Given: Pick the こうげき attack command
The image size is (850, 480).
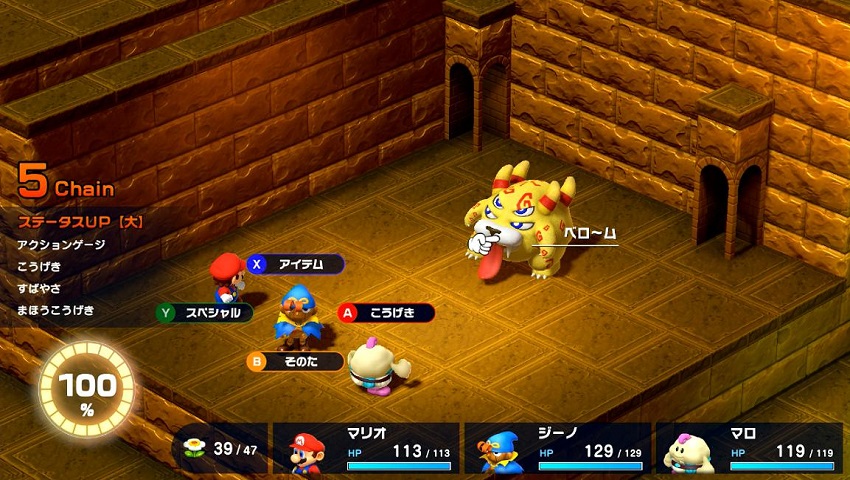Looking at the screenshot, I should (x=386, y=313).
